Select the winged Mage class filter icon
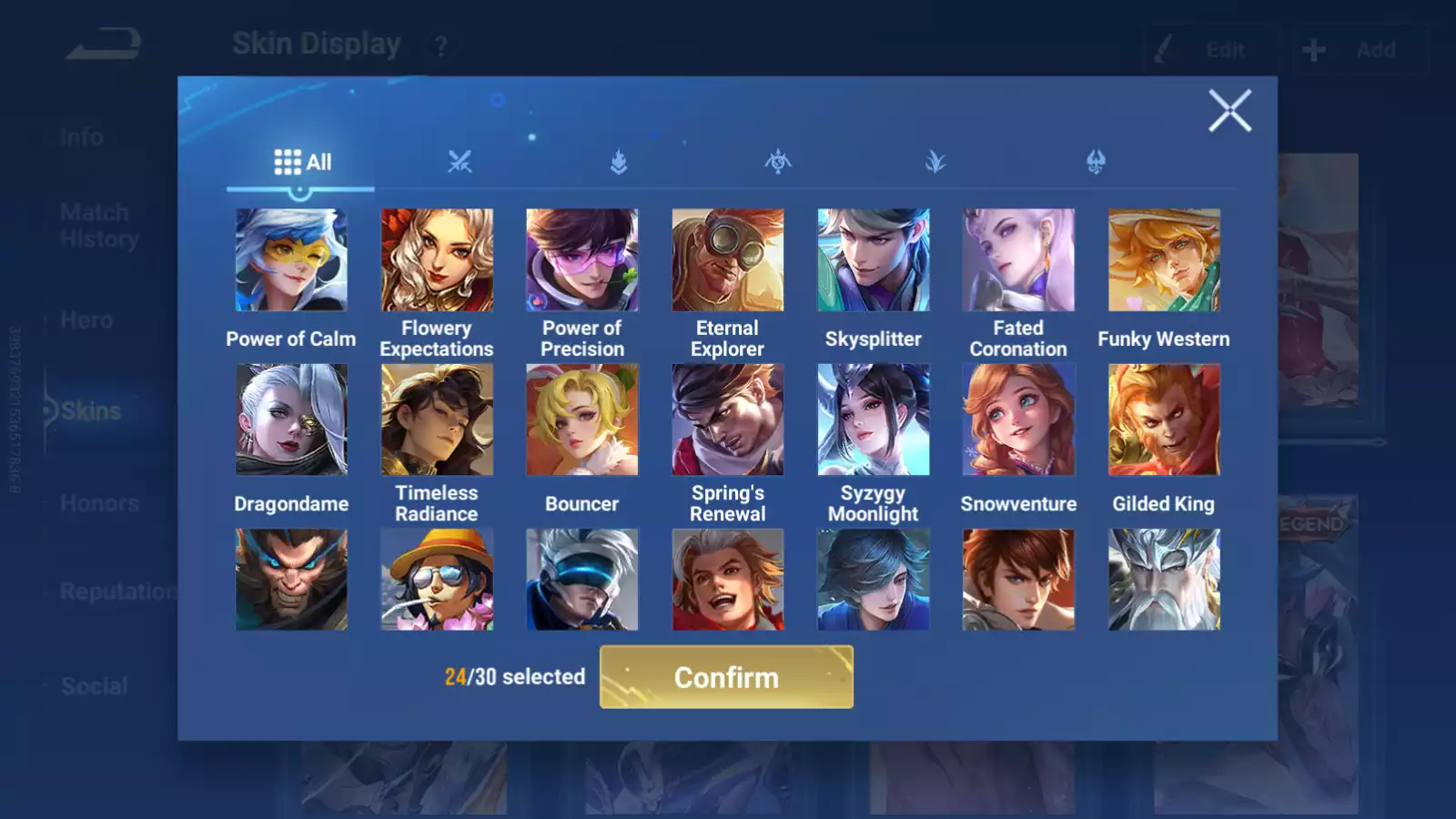This screenshot has width=1456, height=819. pos(778,162)
